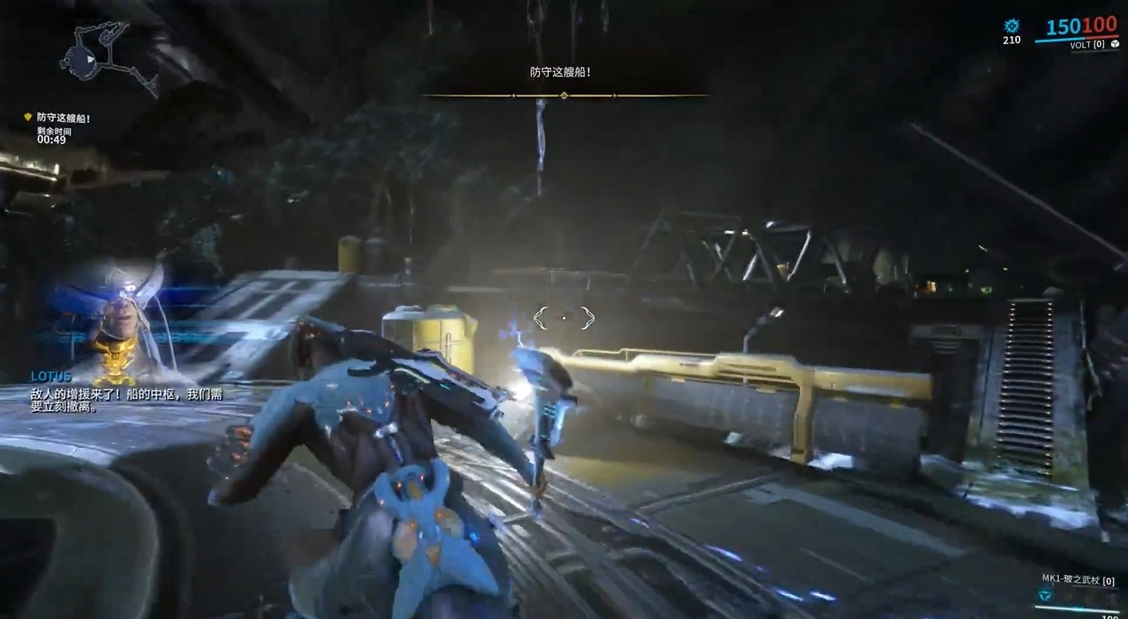Click the blue spiky armor icon above 210
The image size is (1128, 619).
coord(1011,26)
